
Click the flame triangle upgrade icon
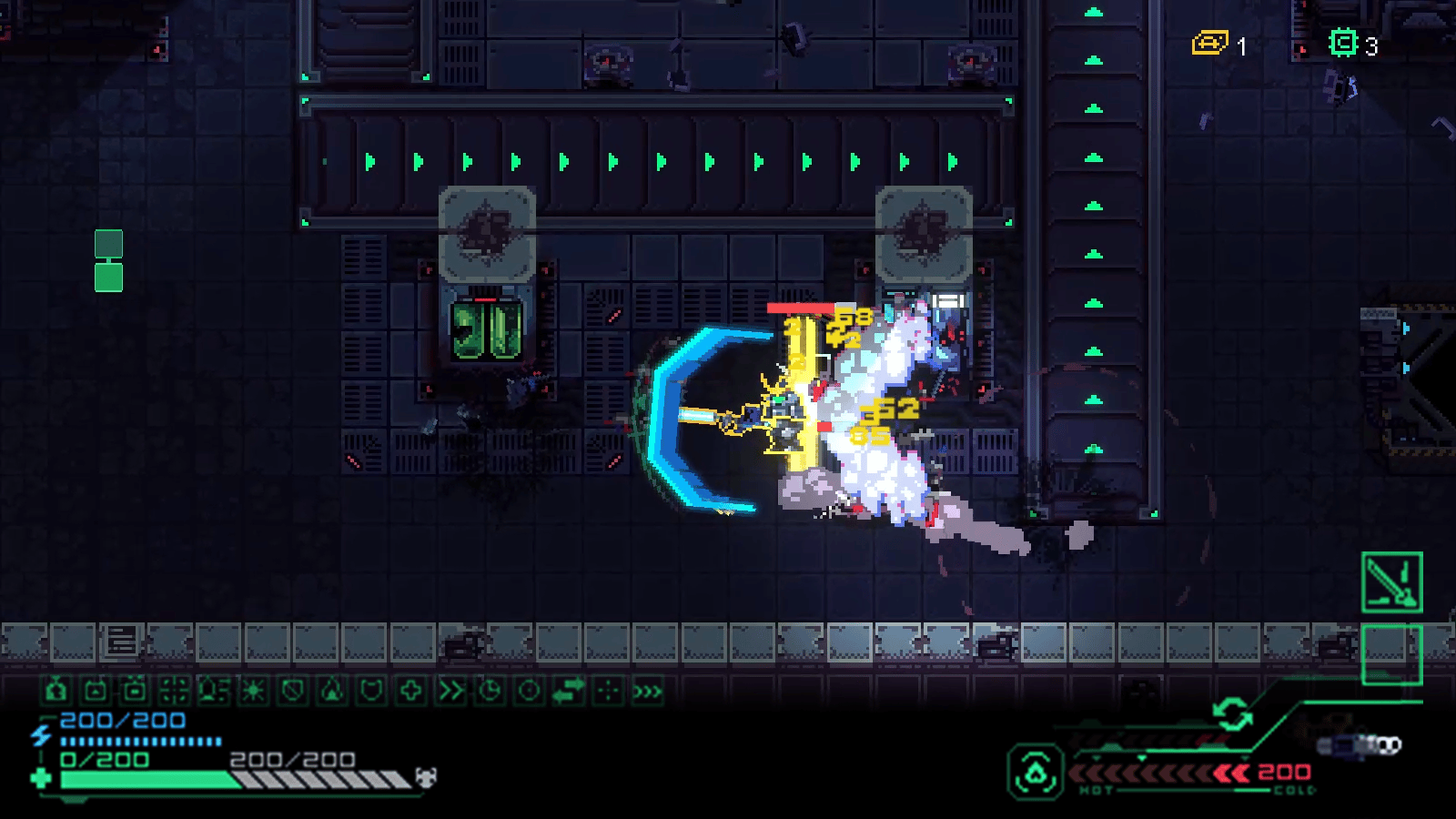click(x=332, y=692)
